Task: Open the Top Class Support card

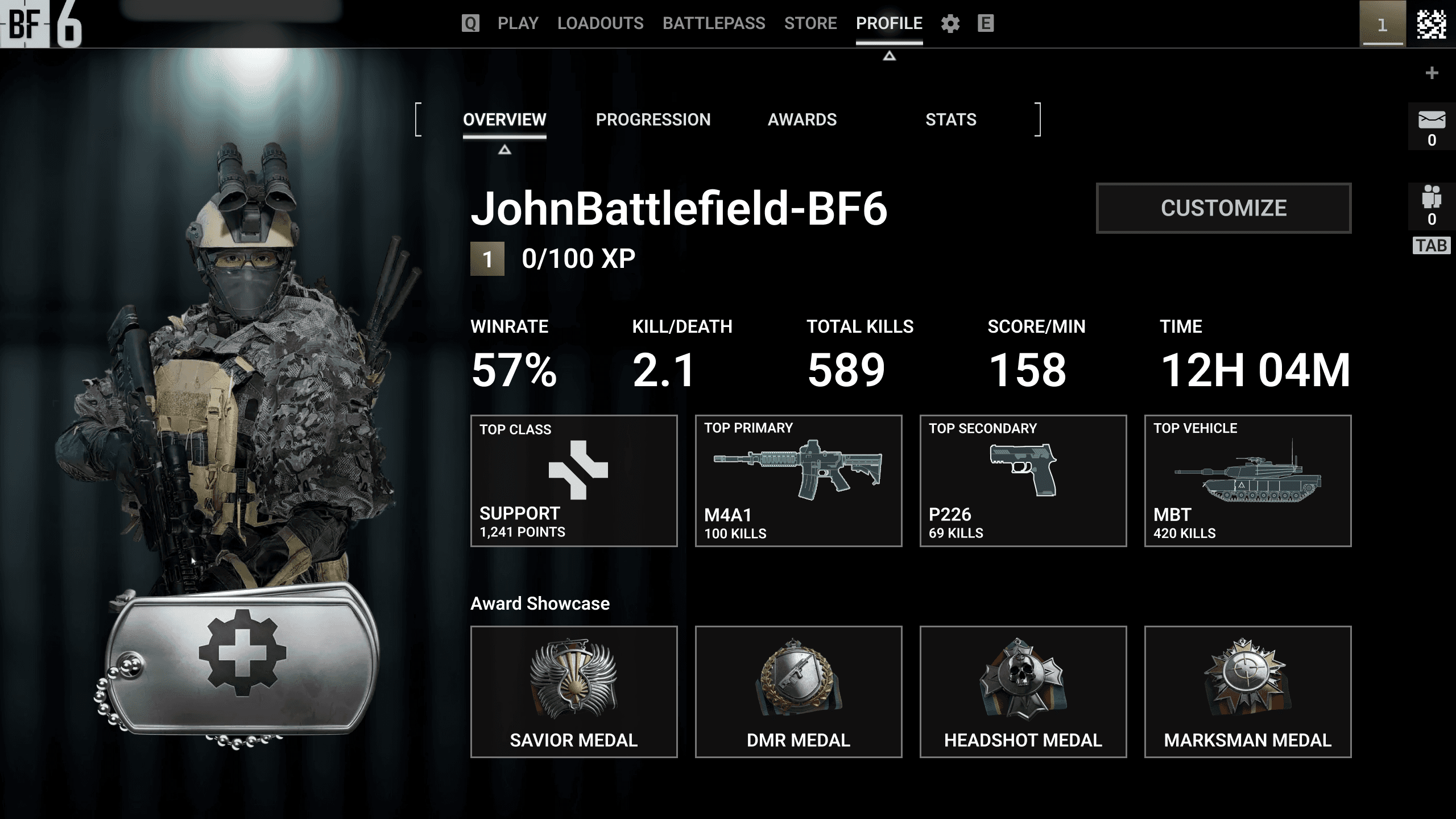Action: pos(574,481)
